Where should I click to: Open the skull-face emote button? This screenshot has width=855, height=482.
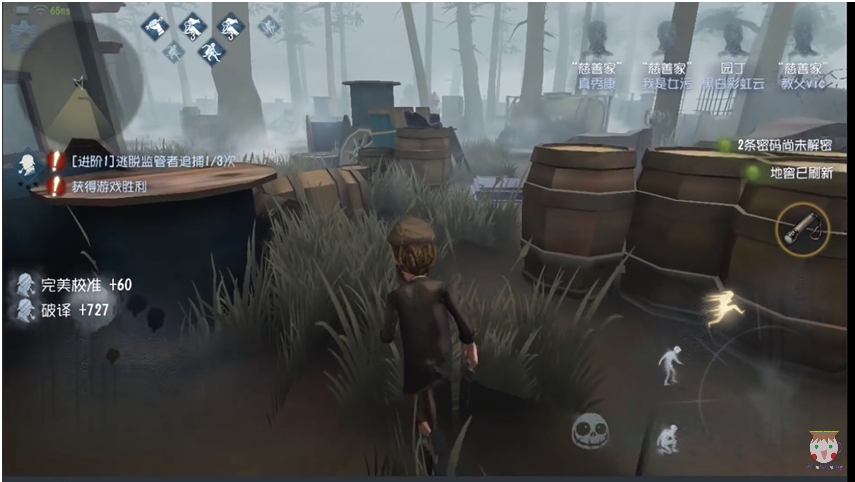click(589, 431)
